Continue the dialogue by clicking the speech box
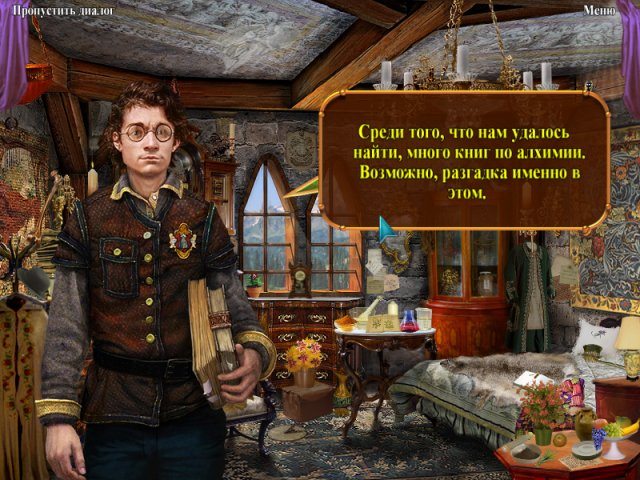The width and height of the screenshot is (640, 480). [x=464, y=162]
